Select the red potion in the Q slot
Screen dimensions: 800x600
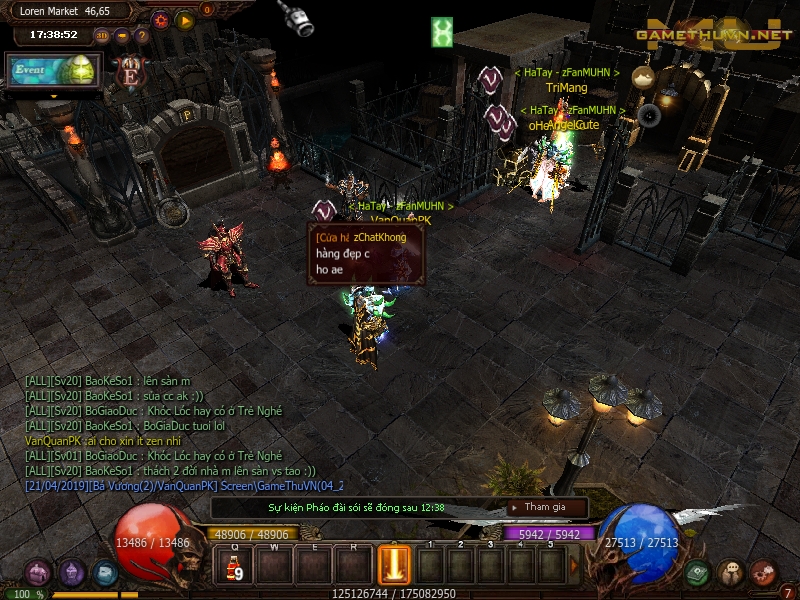pos(234,568)
